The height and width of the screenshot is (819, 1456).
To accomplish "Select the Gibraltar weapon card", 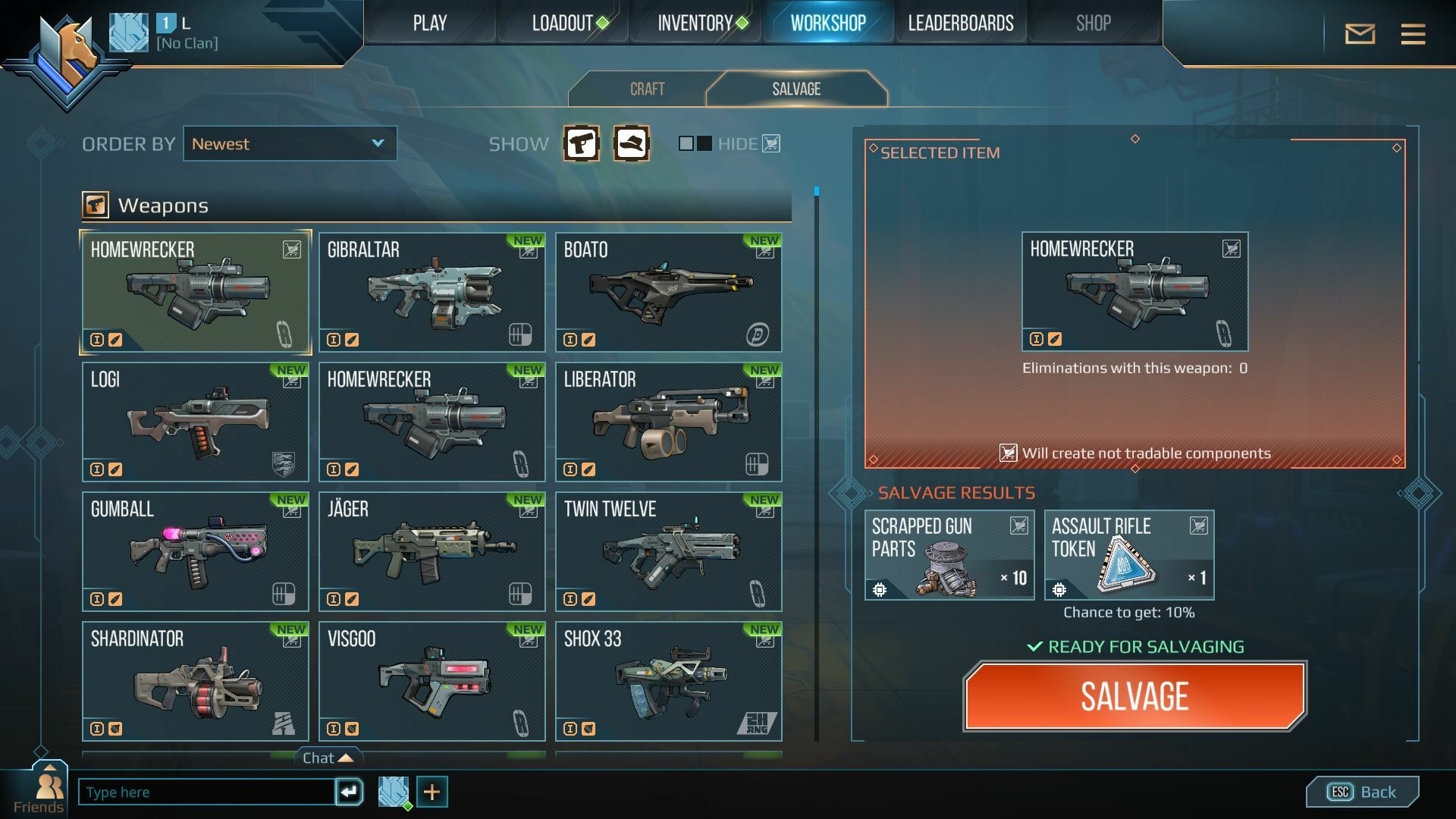I will click(x=431, y=293).
